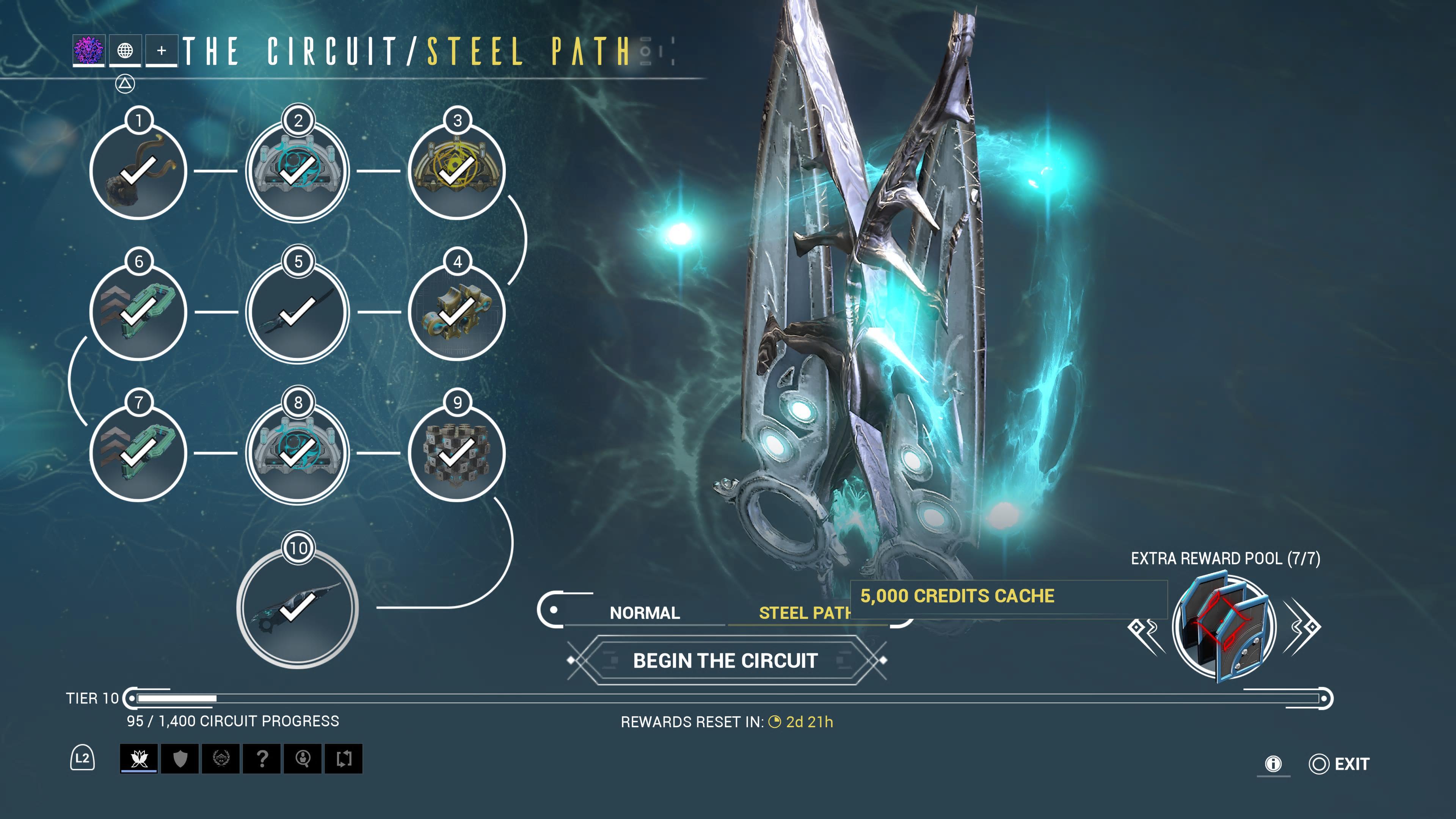The height and width of the screenshot is (819, 1456).
Task: Begin The Circuit mission
Action: tap(726, 661)
